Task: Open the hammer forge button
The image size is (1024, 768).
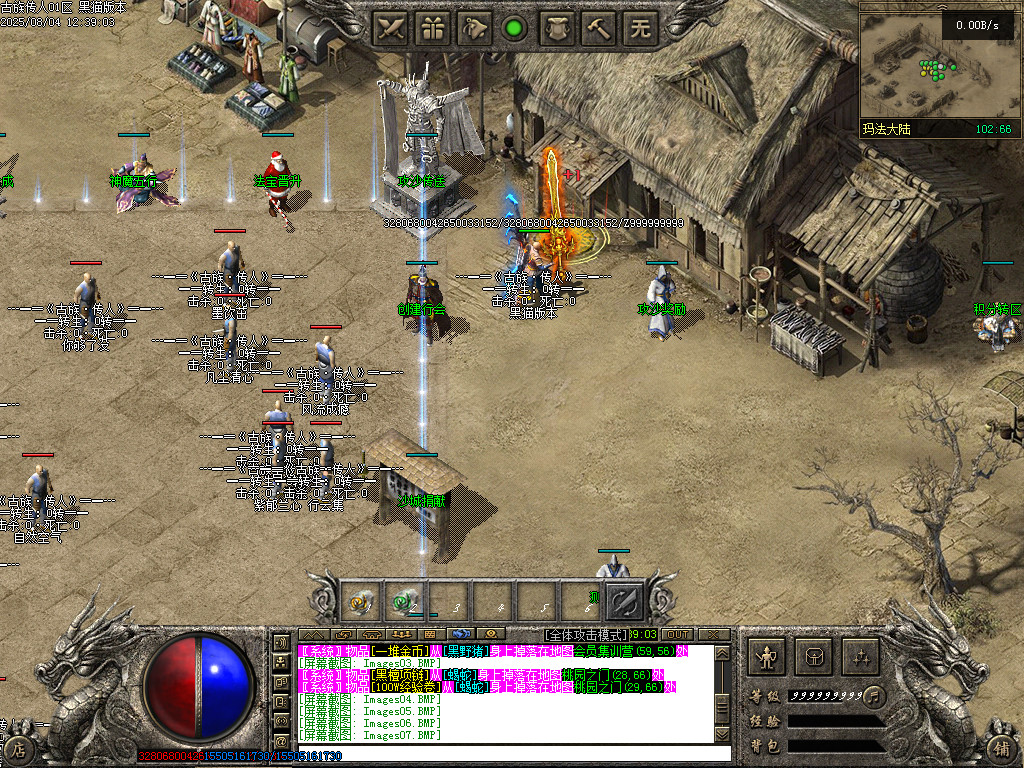Action: click(599, 28)
